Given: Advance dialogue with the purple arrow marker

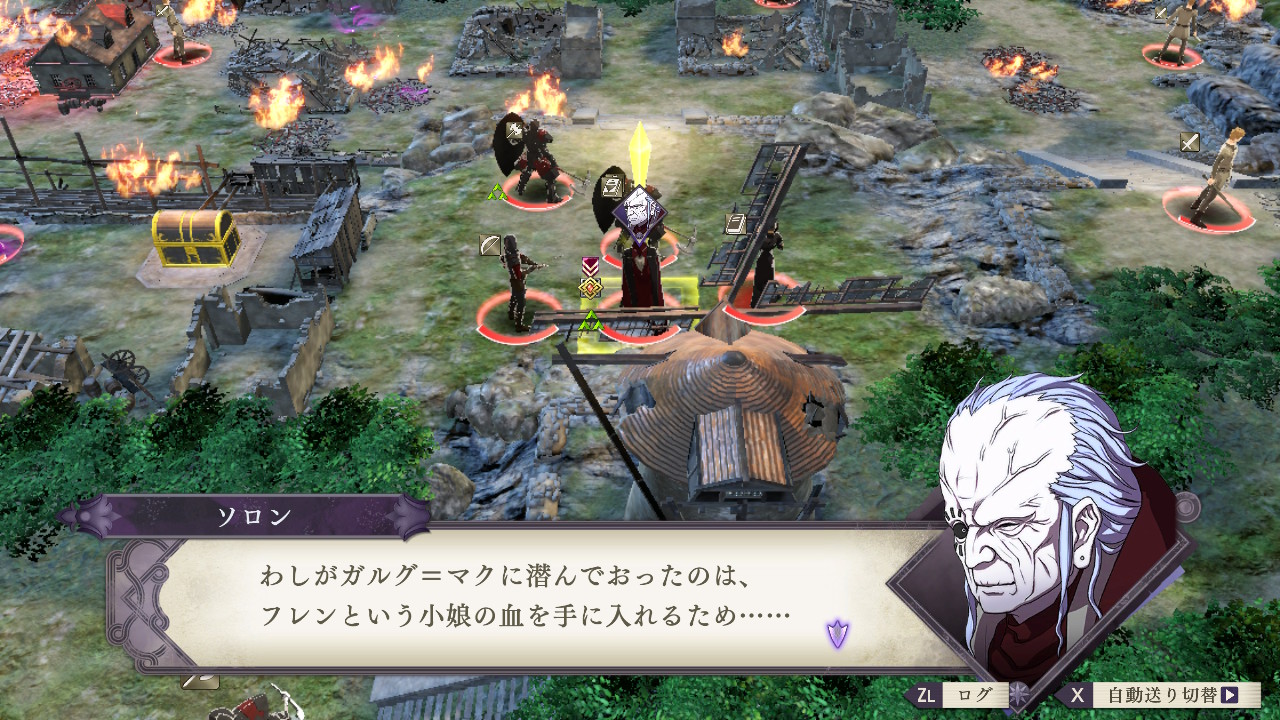Looking at the screenshot, I should click(837, 632).
